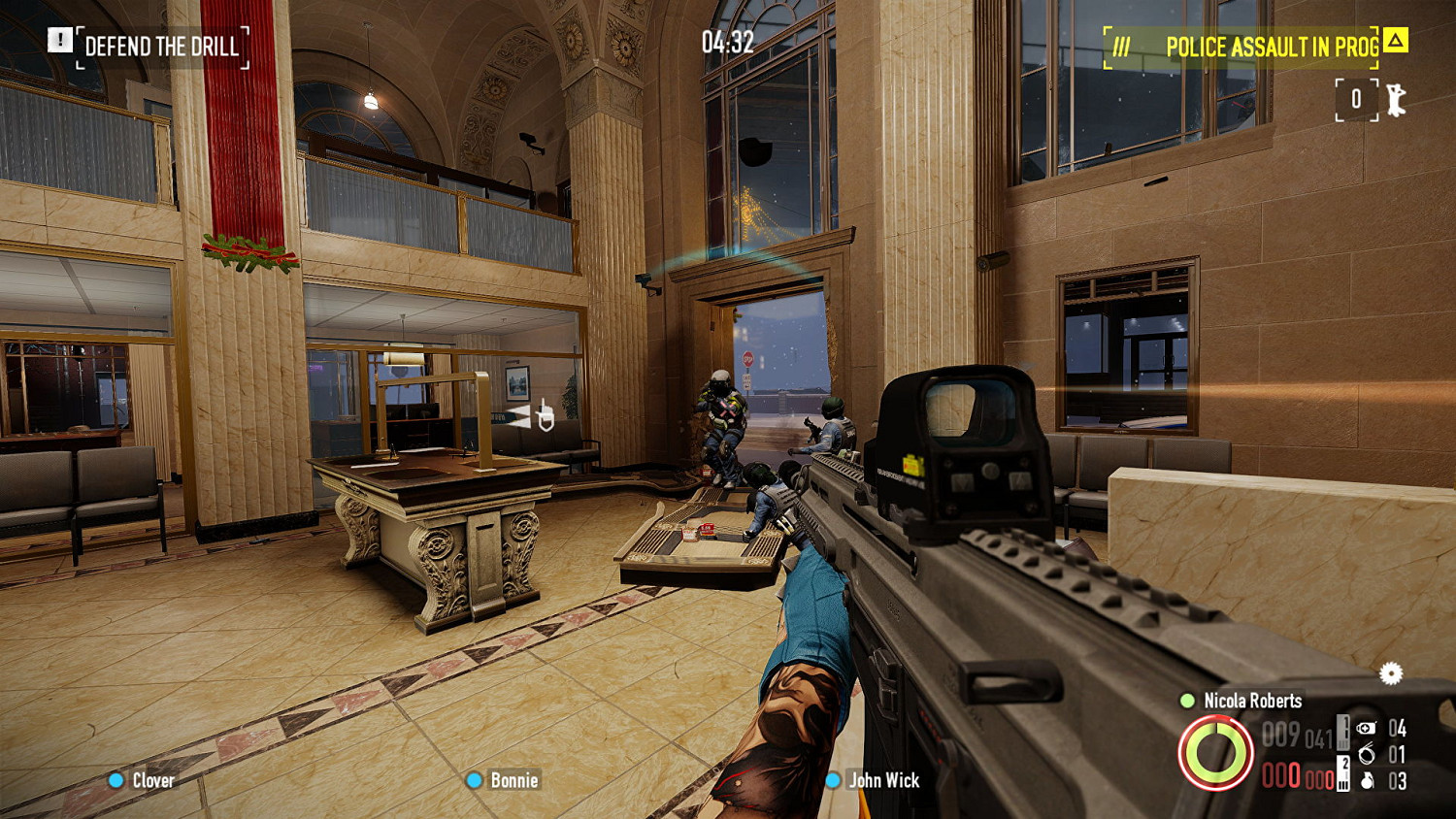The width and height of the screenshot is (1456, 819).
Task: Toggle Bonnie's blue status indicator dot
Action: tap(475, 780)
